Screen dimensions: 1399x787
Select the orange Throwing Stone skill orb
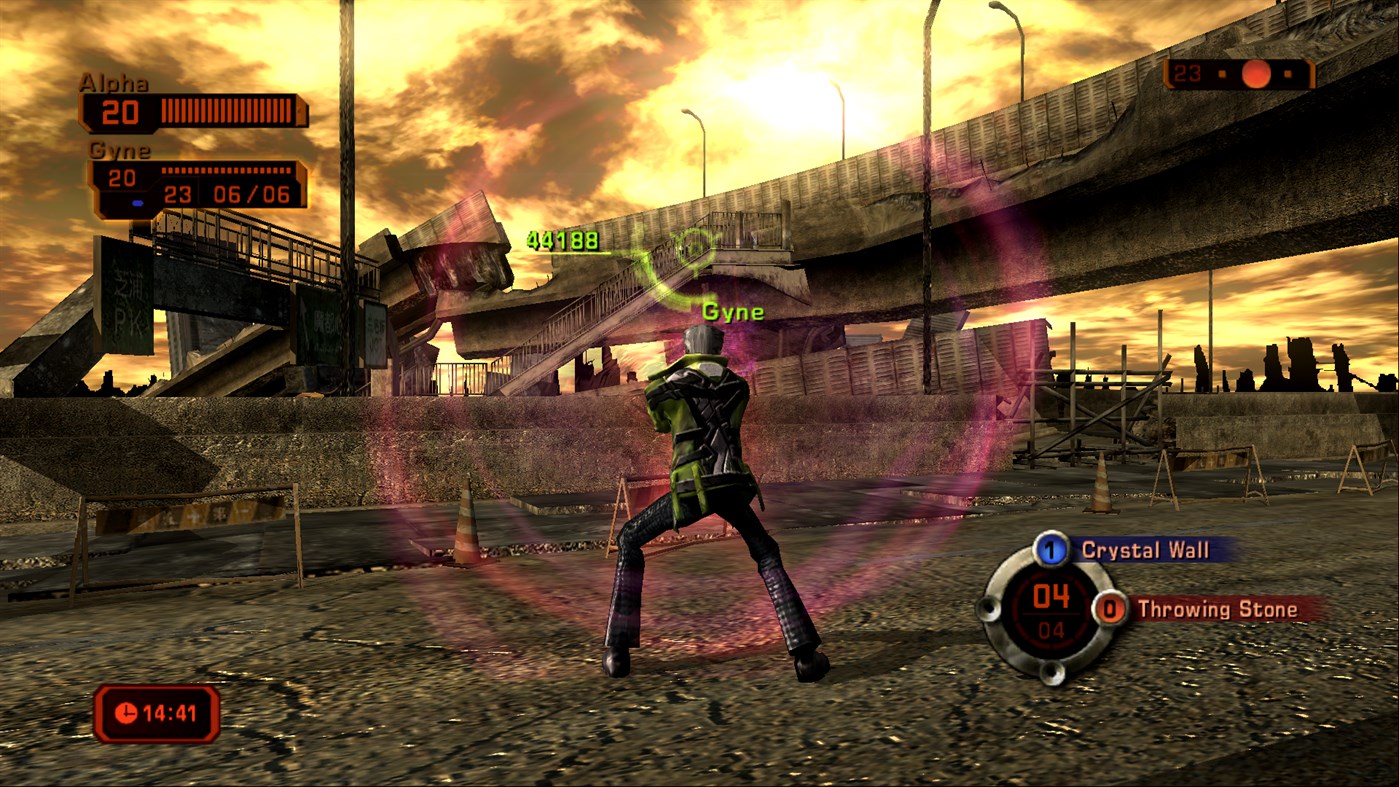1110,607
